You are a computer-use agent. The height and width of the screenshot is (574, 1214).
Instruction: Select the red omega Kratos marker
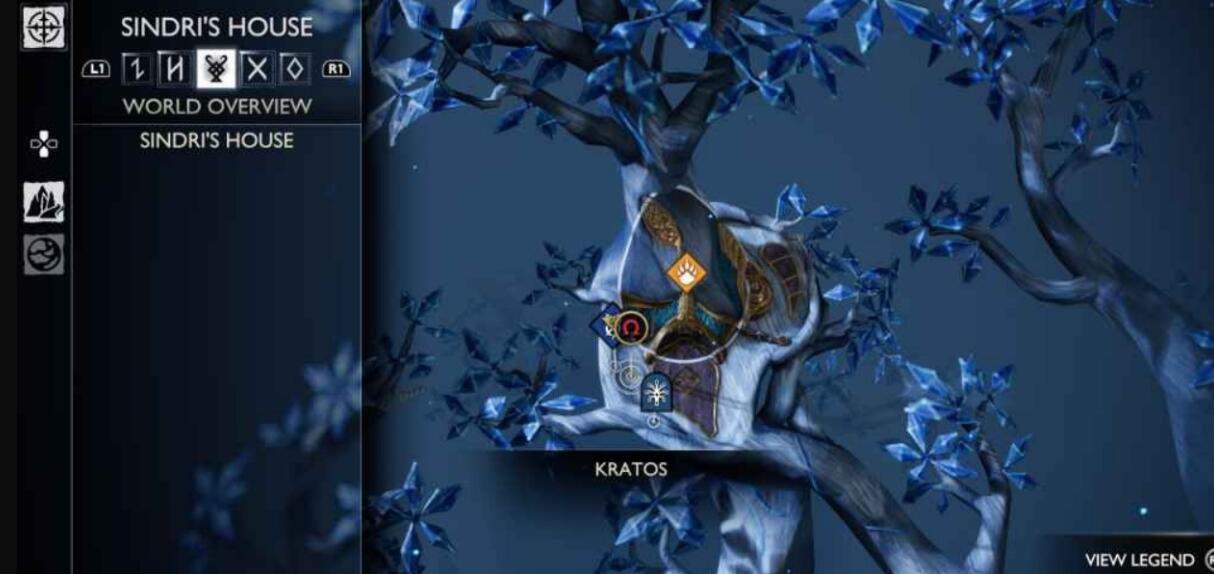click(630, 327)
